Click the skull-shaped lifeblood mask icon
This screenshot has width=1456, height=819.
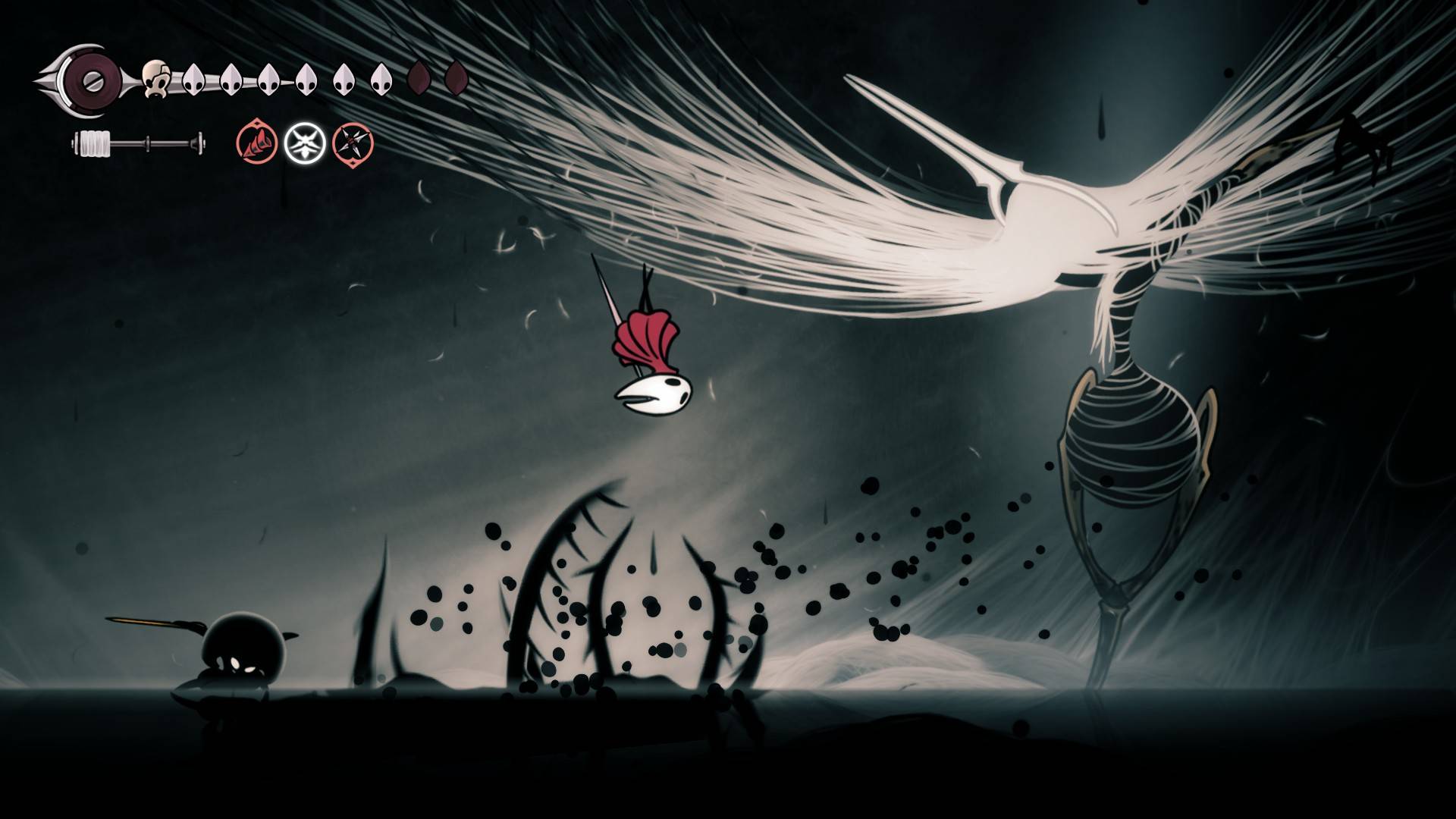pyautogui.click(x=155, y=78)
